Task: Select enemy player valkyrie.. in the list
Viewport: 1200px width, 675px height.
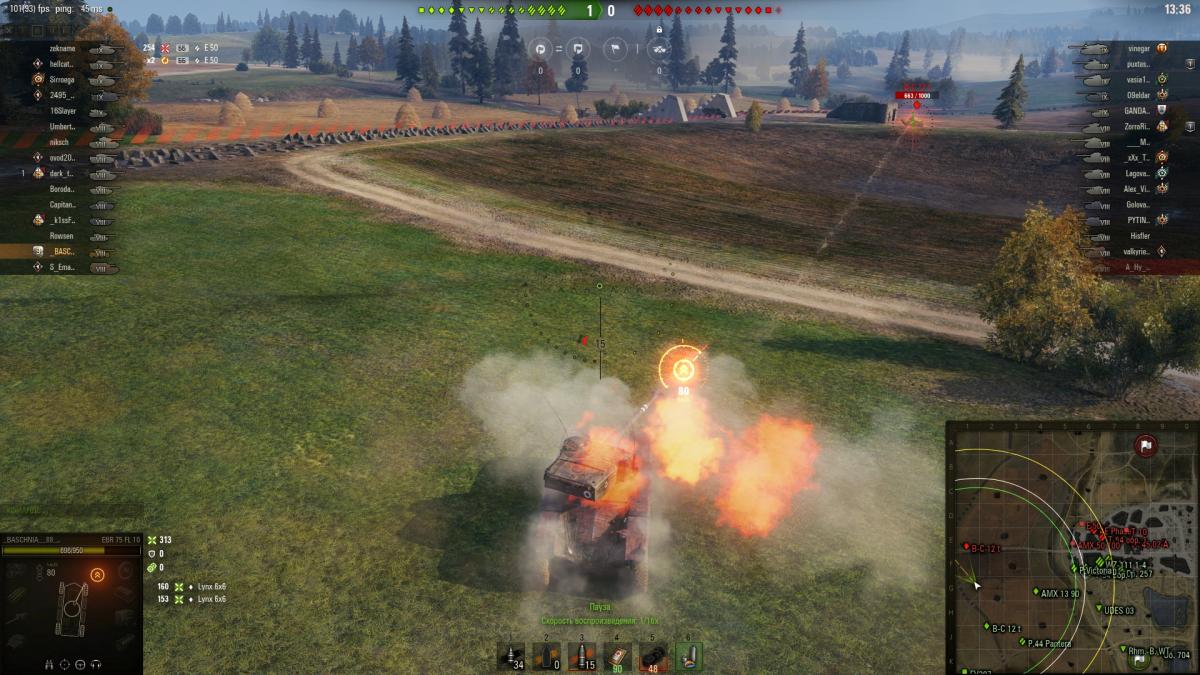Action: [x=1138, y=251]
